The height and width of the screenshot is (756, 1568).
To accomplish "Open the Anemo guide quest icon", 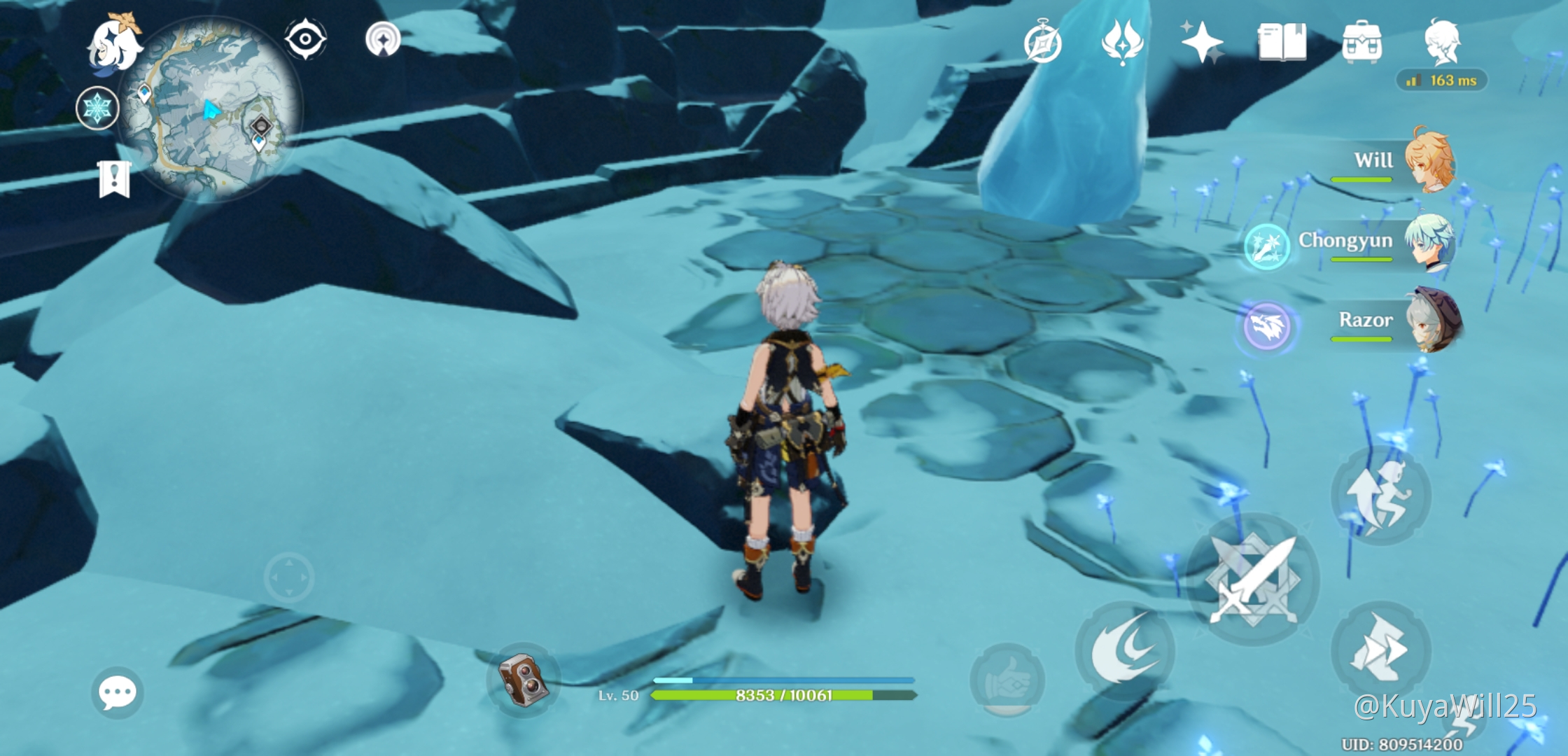I will 1123,42.
